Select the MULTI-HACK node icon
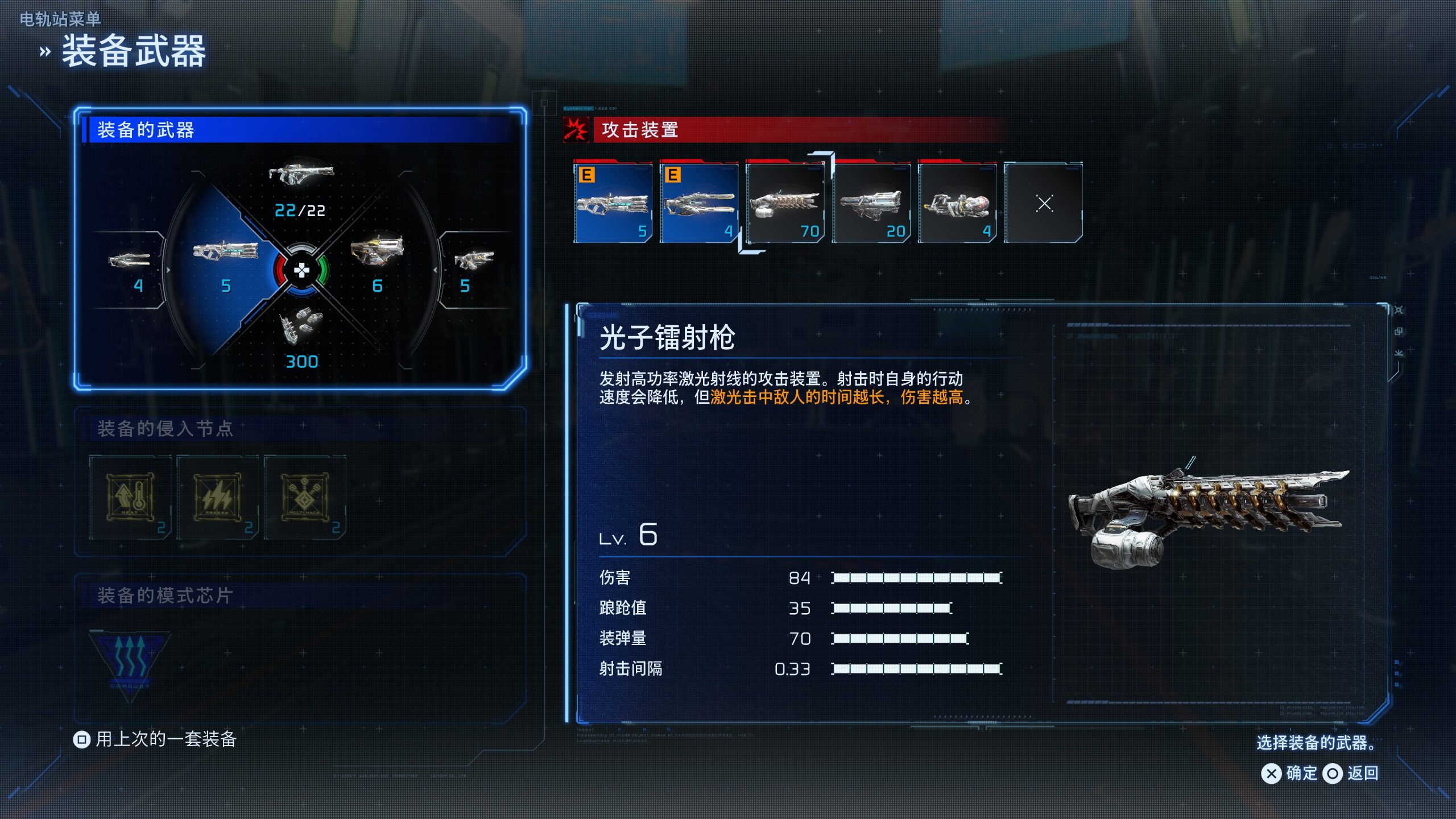Viewport: 1456px width, 819px height. tap(305, 497)
